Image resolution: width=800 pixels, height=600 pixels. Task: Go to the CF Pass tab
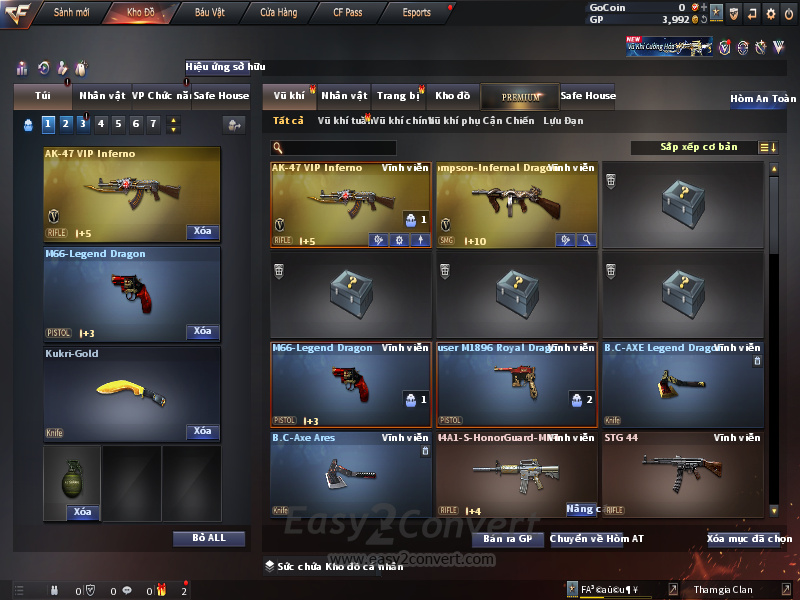point(347,13)
